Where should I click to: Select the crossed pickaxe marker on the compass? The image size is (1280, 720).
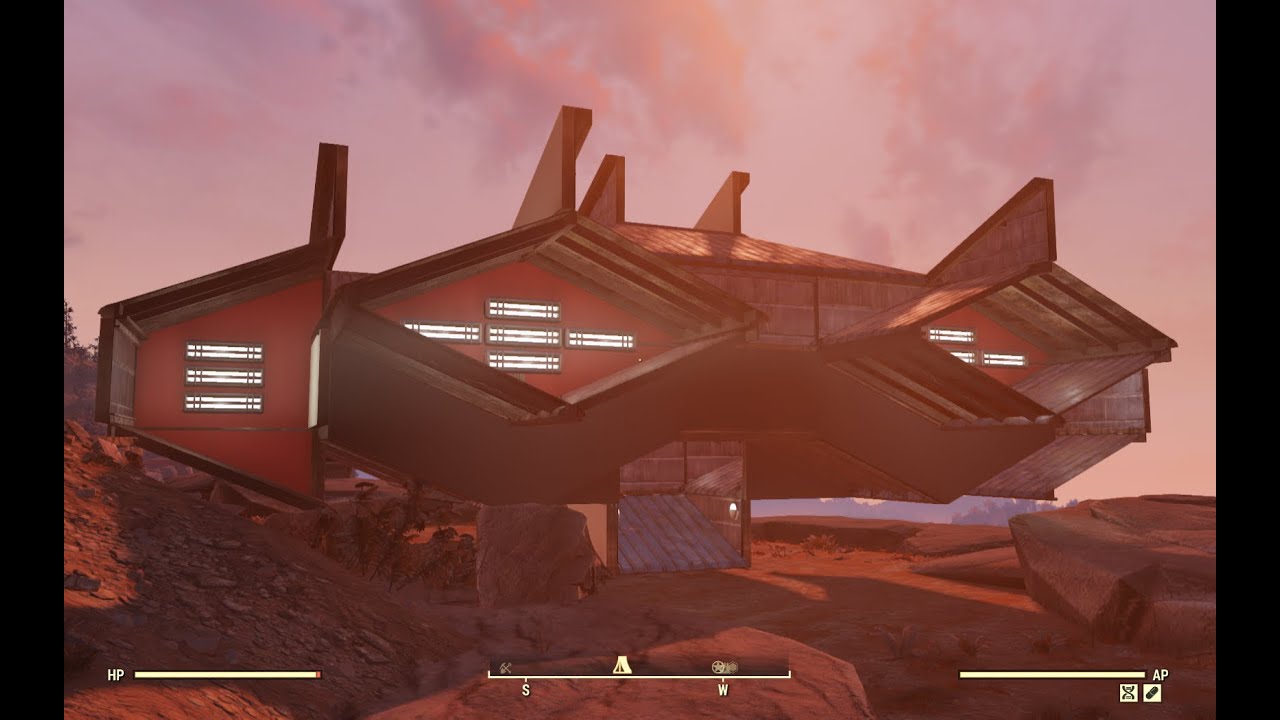[506, 668]
